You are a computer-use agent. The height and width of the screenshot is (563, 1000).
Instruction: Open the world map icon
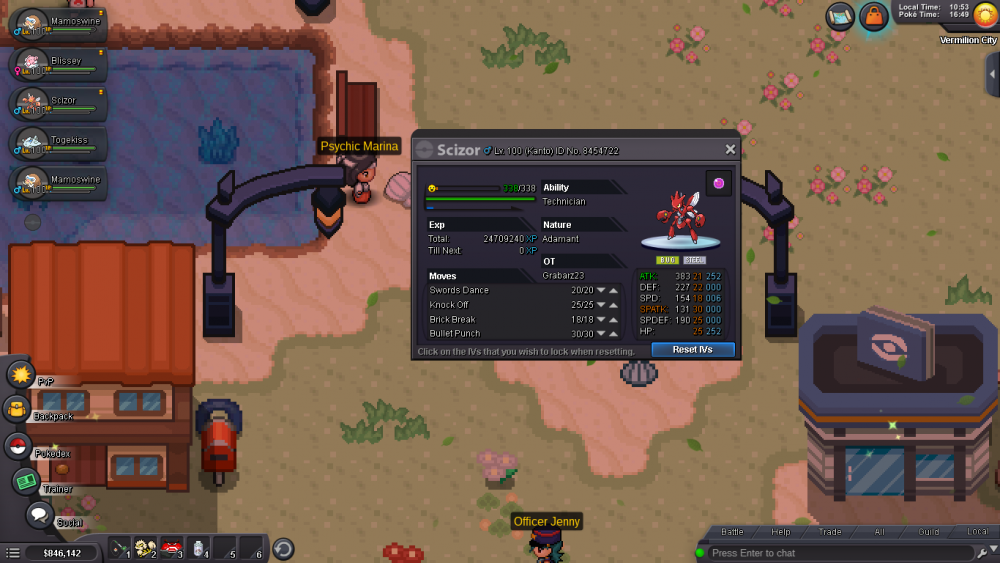coord(840,16)
